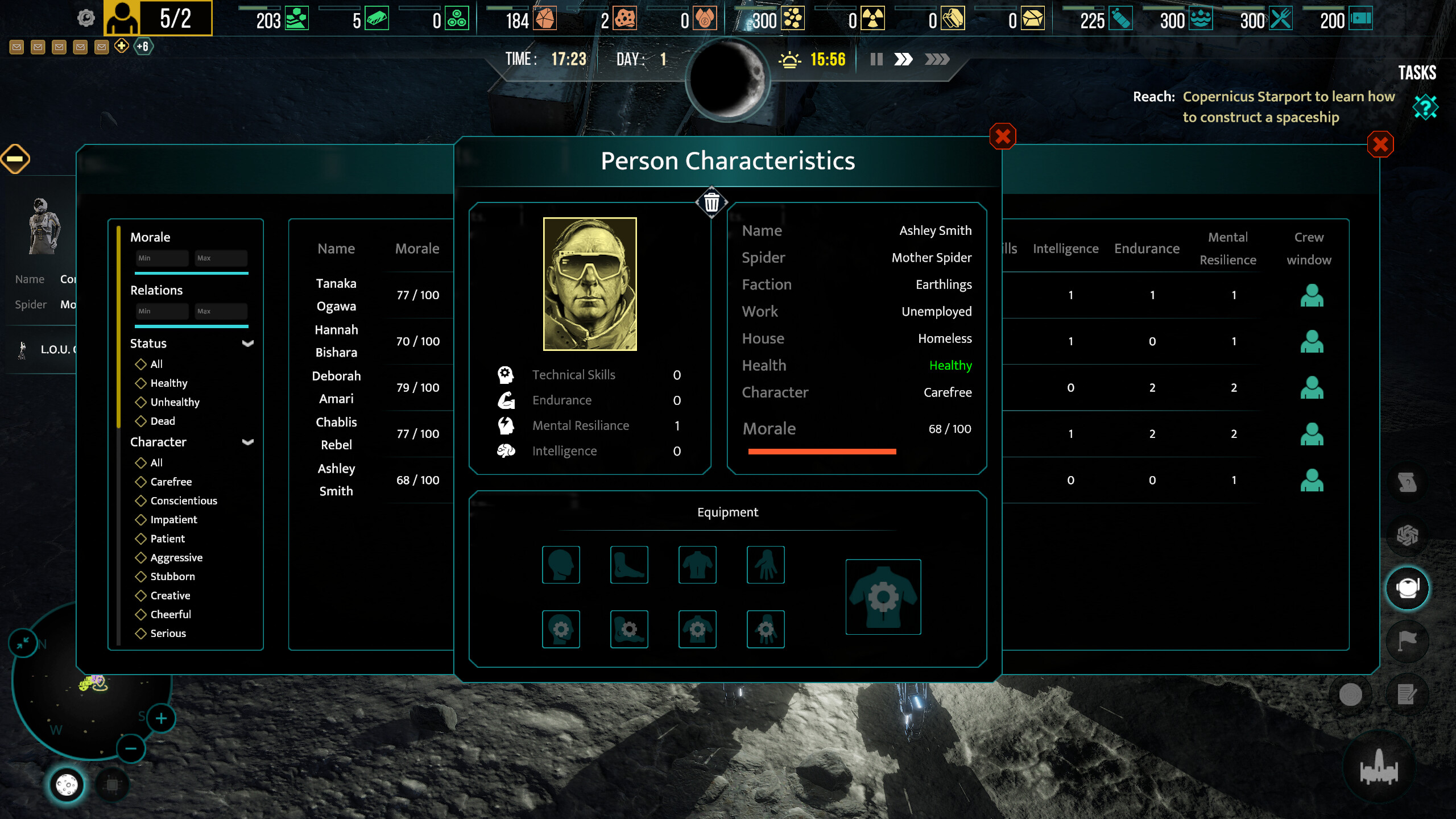Viewport: 1456px width, 819px height.
Task: Filter crew by Carefree character
Action: point(171,482)
